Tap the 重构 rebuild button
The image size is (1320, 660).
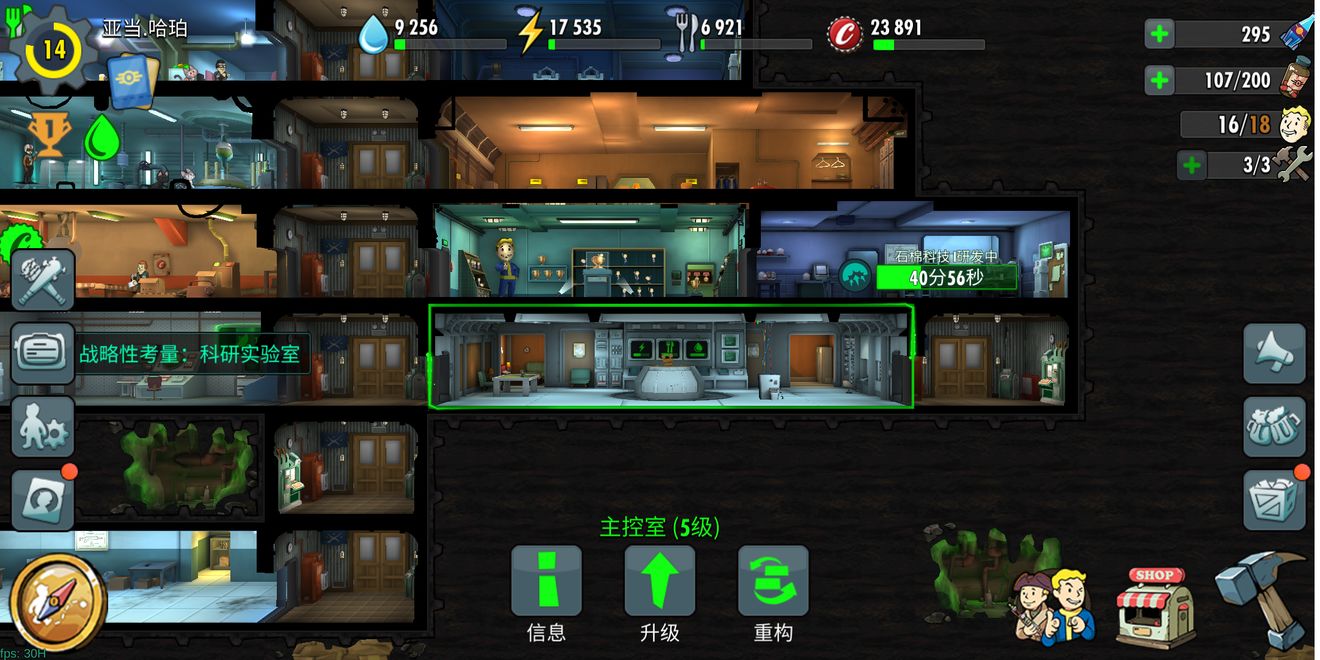tap(772, 581)
